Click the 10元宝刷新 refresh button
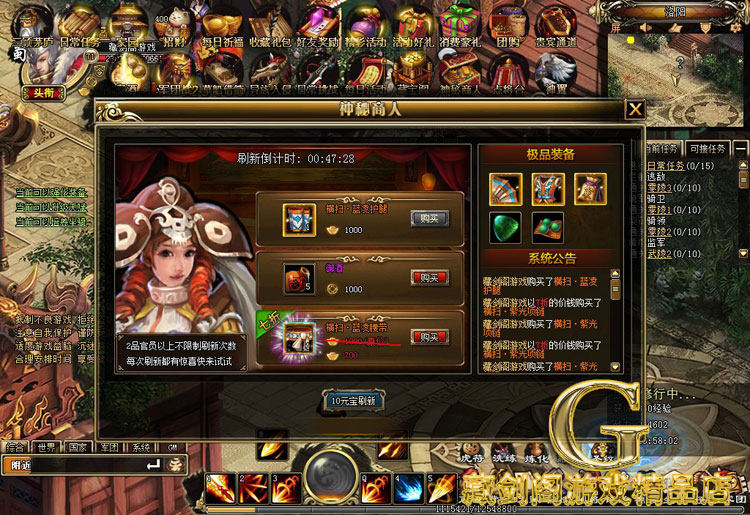 tap(353, 401)
